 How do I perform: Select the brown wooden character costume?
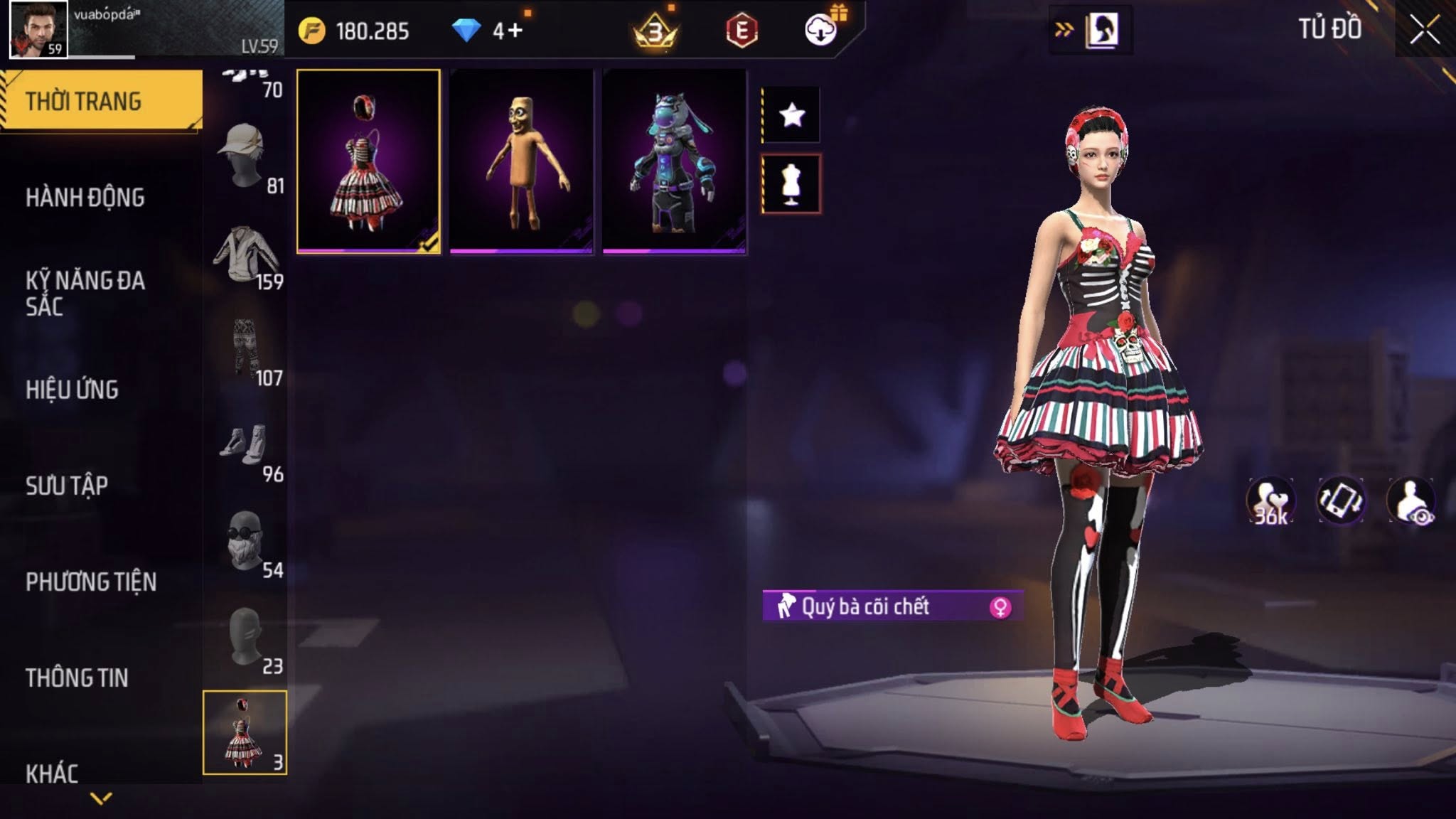(x=521, y=161)
